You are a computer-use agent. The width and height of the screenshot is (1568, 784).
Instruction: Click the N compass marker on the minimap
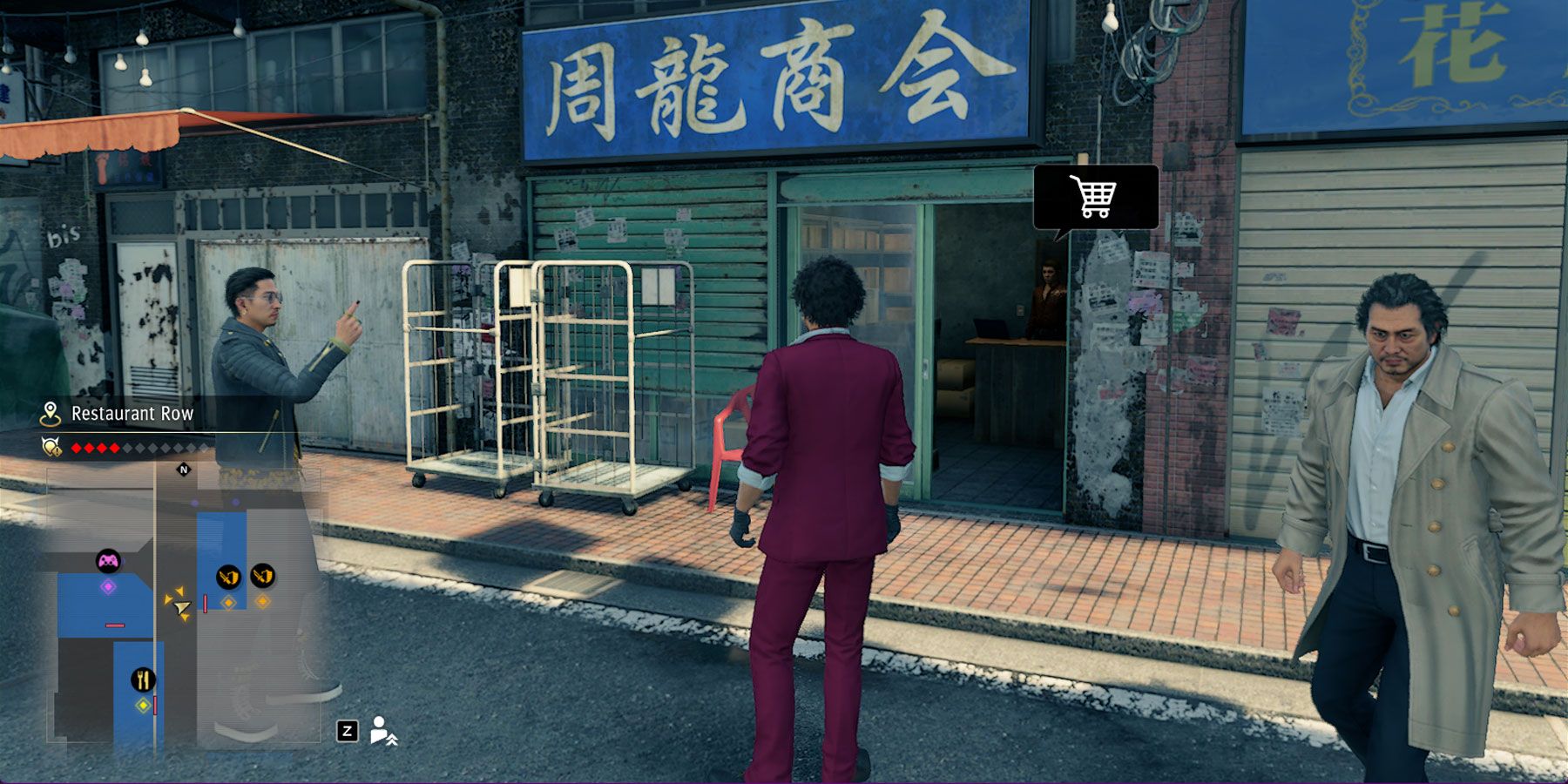(182, 470)
